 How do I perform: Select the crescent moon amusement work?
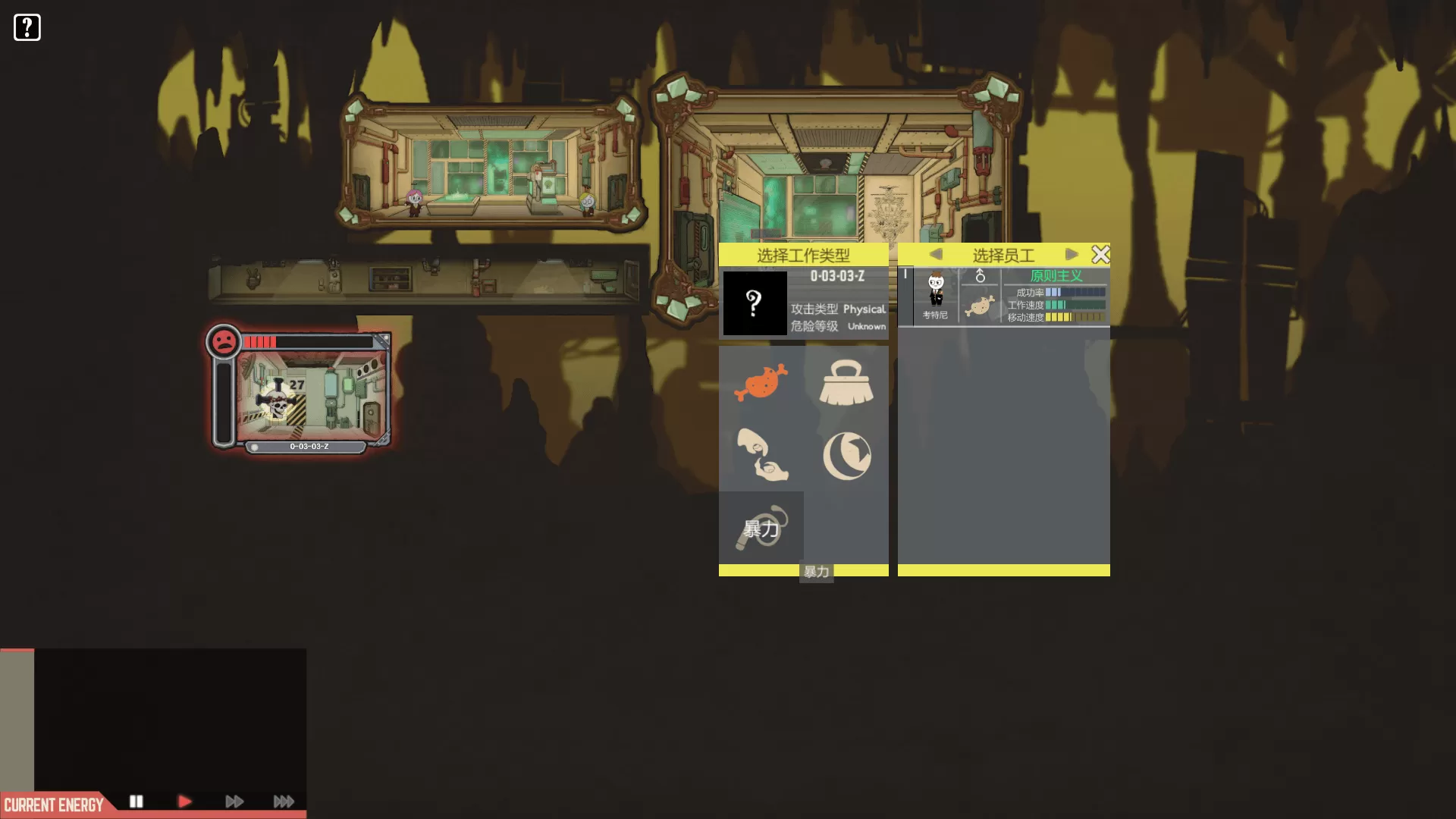tap(846, 456)
